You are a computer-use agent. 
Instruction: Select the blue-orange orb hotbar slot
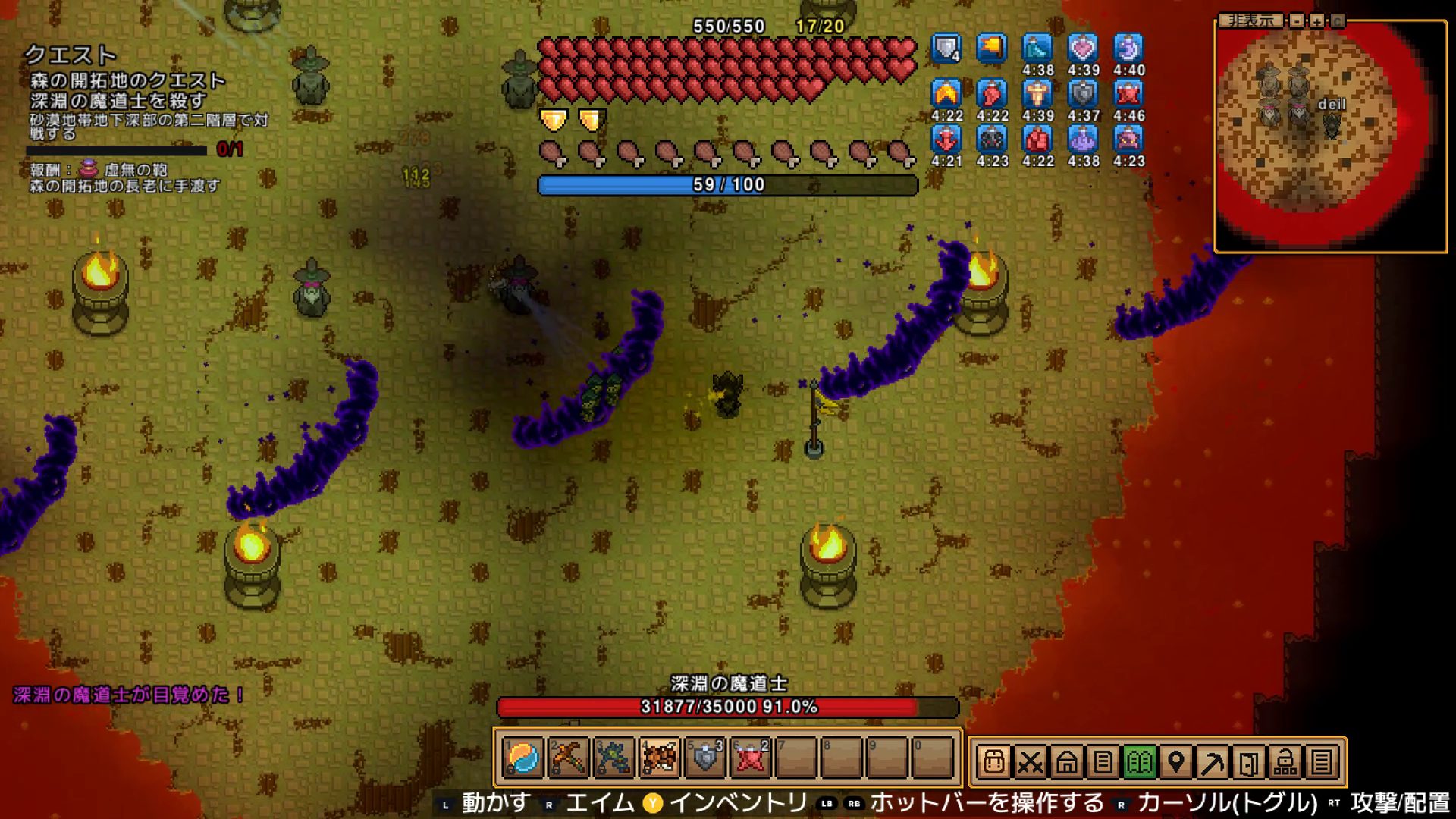pyautogui.click(x=522, y=758)
